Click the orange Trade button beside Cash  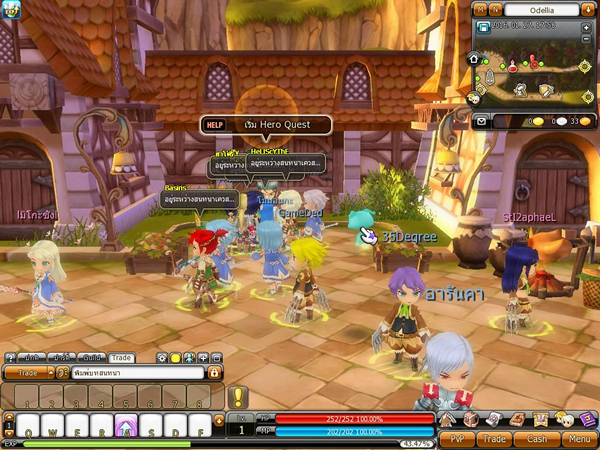click(x=494, y=438)
